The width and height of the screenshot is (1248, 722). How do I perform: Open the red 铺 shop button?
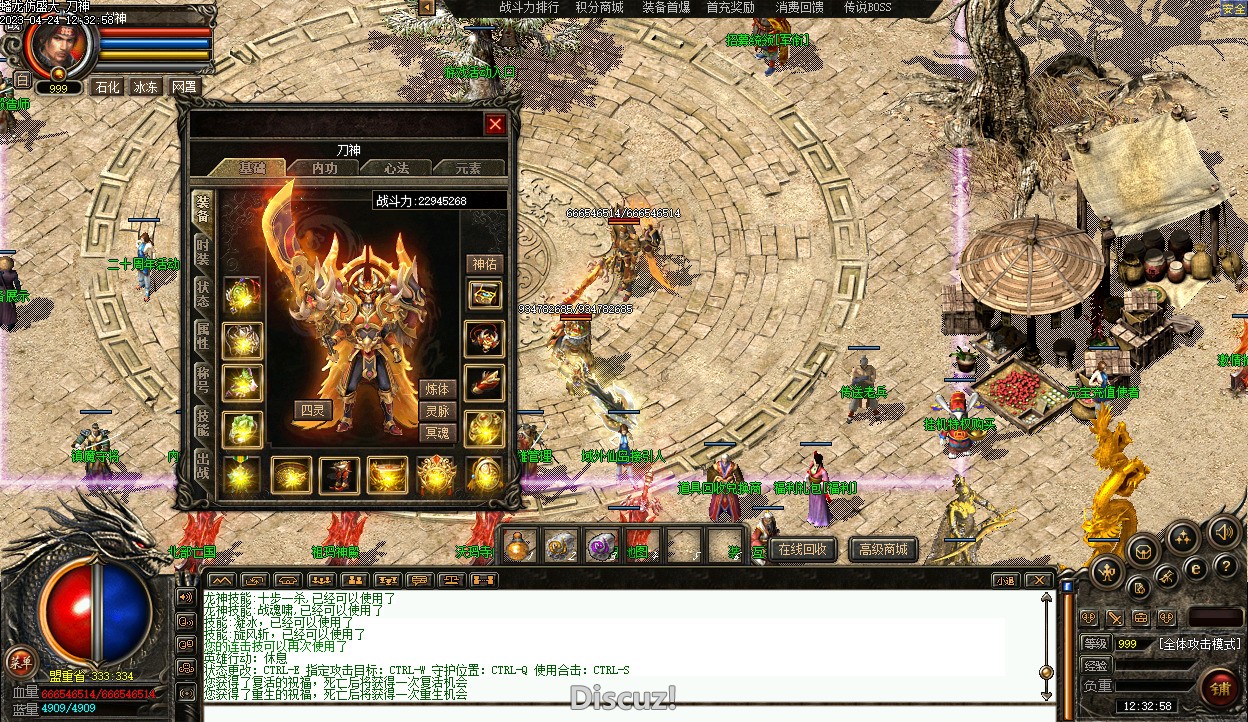1220,688
